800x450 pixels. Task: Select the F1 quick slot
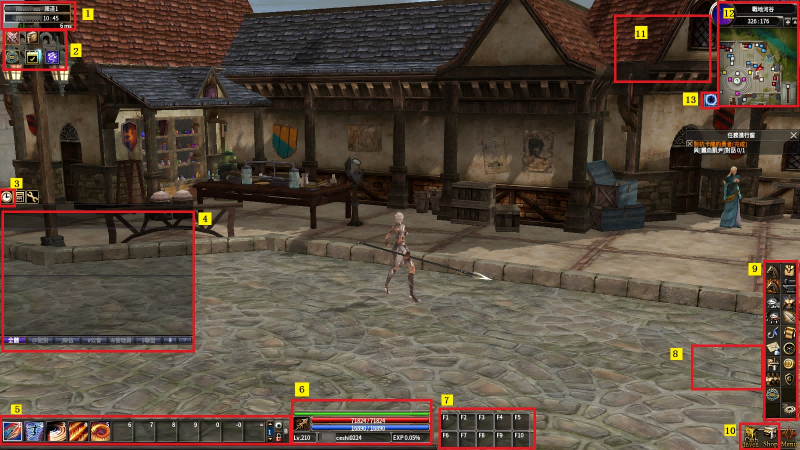pyautogui.click(x=449, y=421)
